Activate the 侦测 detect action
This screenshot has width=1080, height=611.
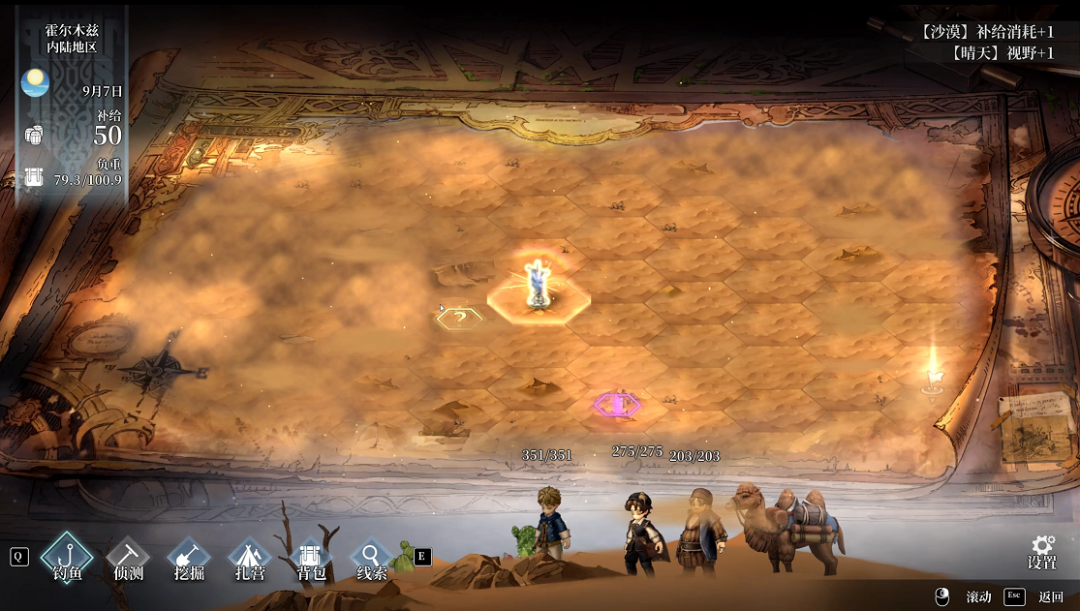click(127, 555)
